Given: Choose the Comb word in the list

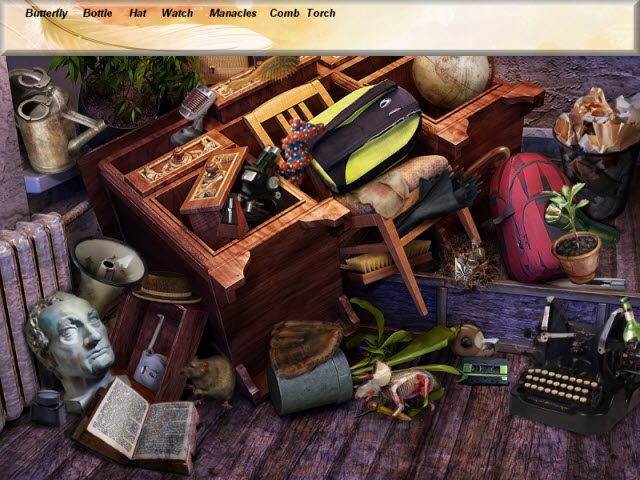Looking at the screenshot, I should [x=284, y=14].
